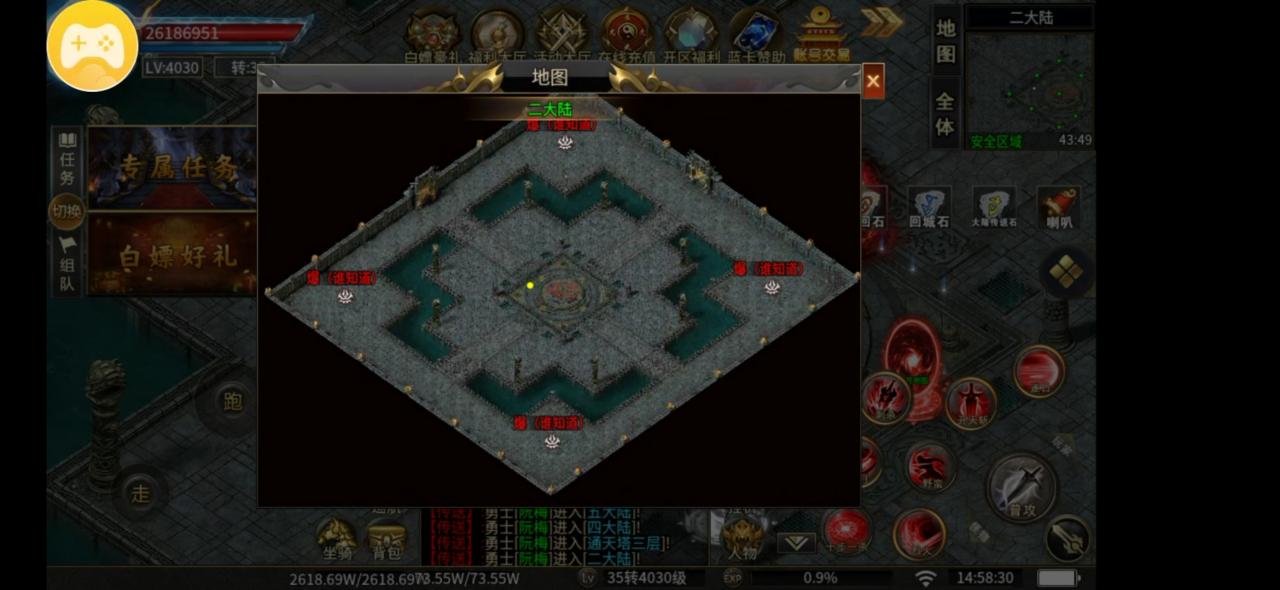Close the 地图 map window
Viewport: 1280px width, 590px height.
[x=873, y=82]
